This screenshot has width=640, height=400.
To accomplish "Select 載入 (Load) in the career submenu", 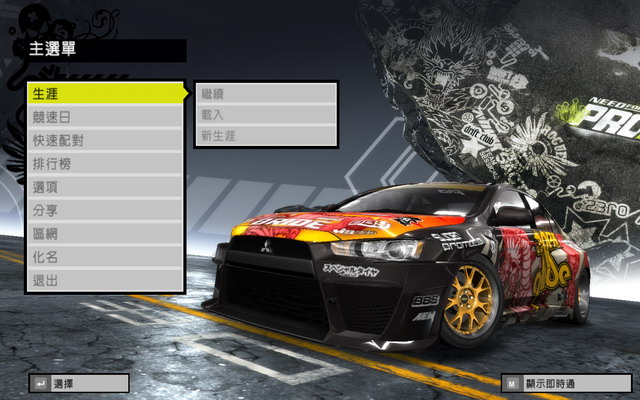I will point(265,114).
